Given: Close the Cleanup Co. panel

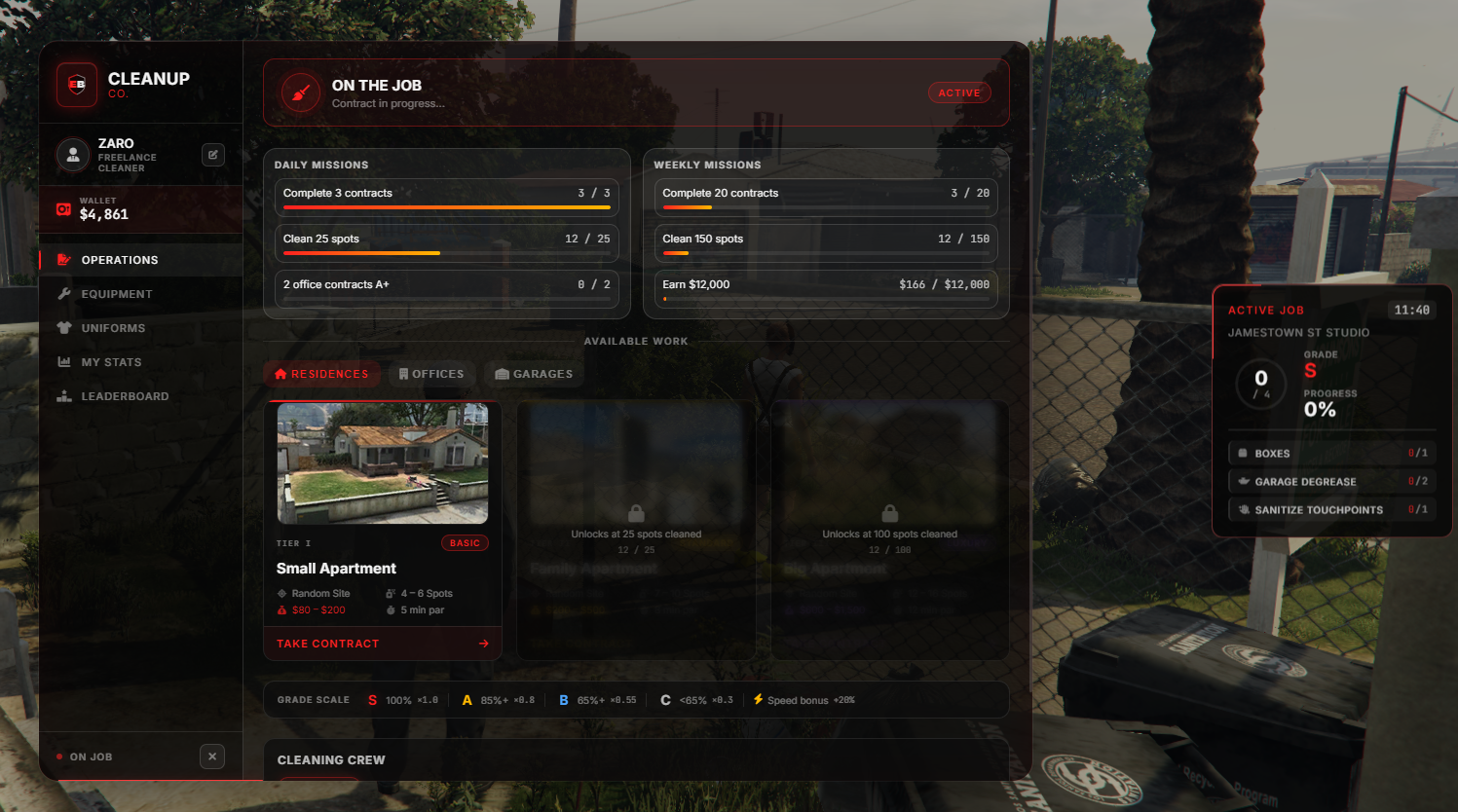Looking at the screenshot, I should coord(212,757).
